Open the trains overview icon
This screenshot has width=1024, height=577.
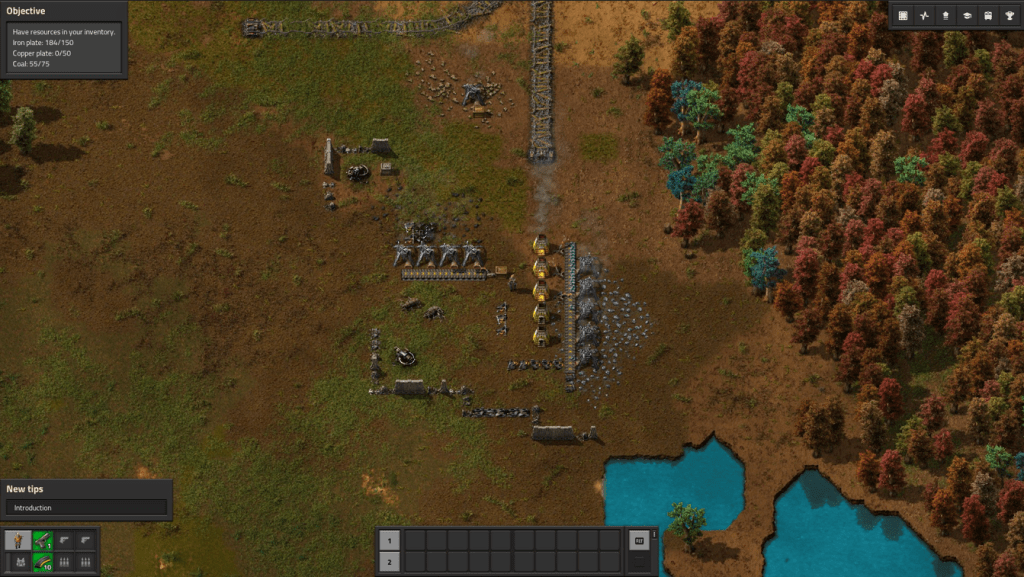pos(988,16)
